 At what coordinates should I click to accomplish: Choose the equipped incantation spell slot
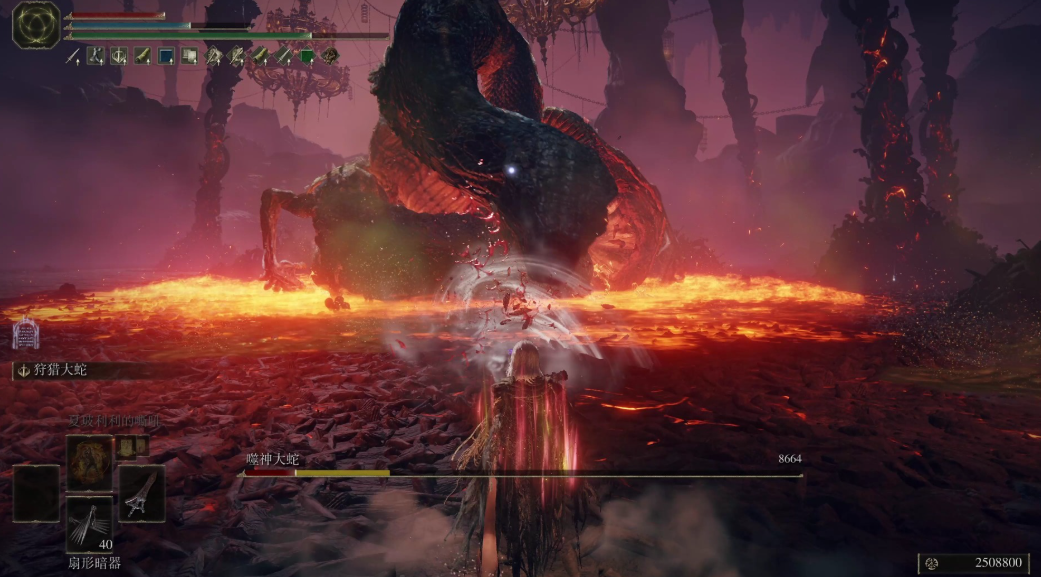point(90,463)
